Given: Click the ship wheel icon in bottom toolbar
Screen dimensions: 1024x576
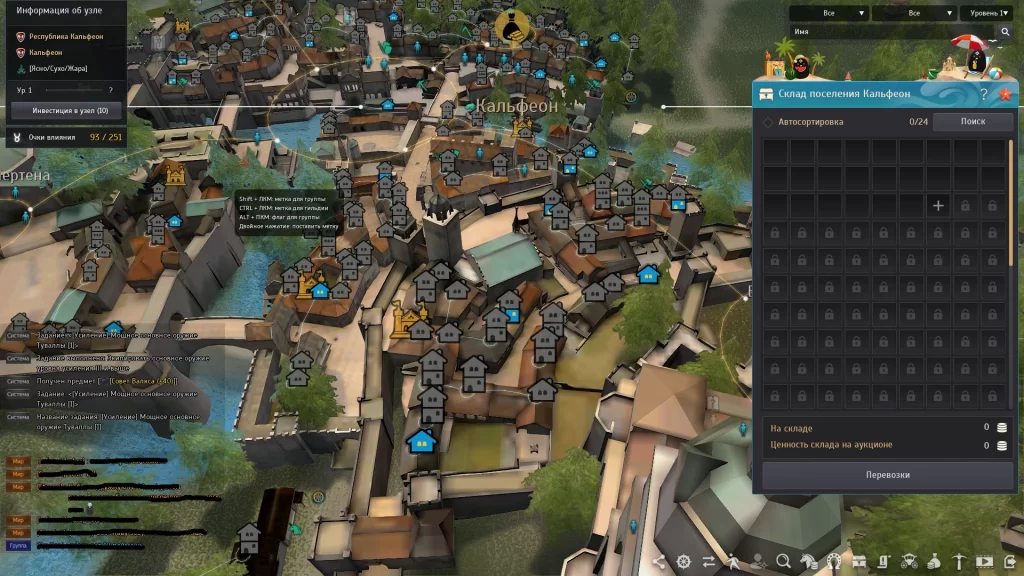Looking at the screenshot, I should point(684,561).
